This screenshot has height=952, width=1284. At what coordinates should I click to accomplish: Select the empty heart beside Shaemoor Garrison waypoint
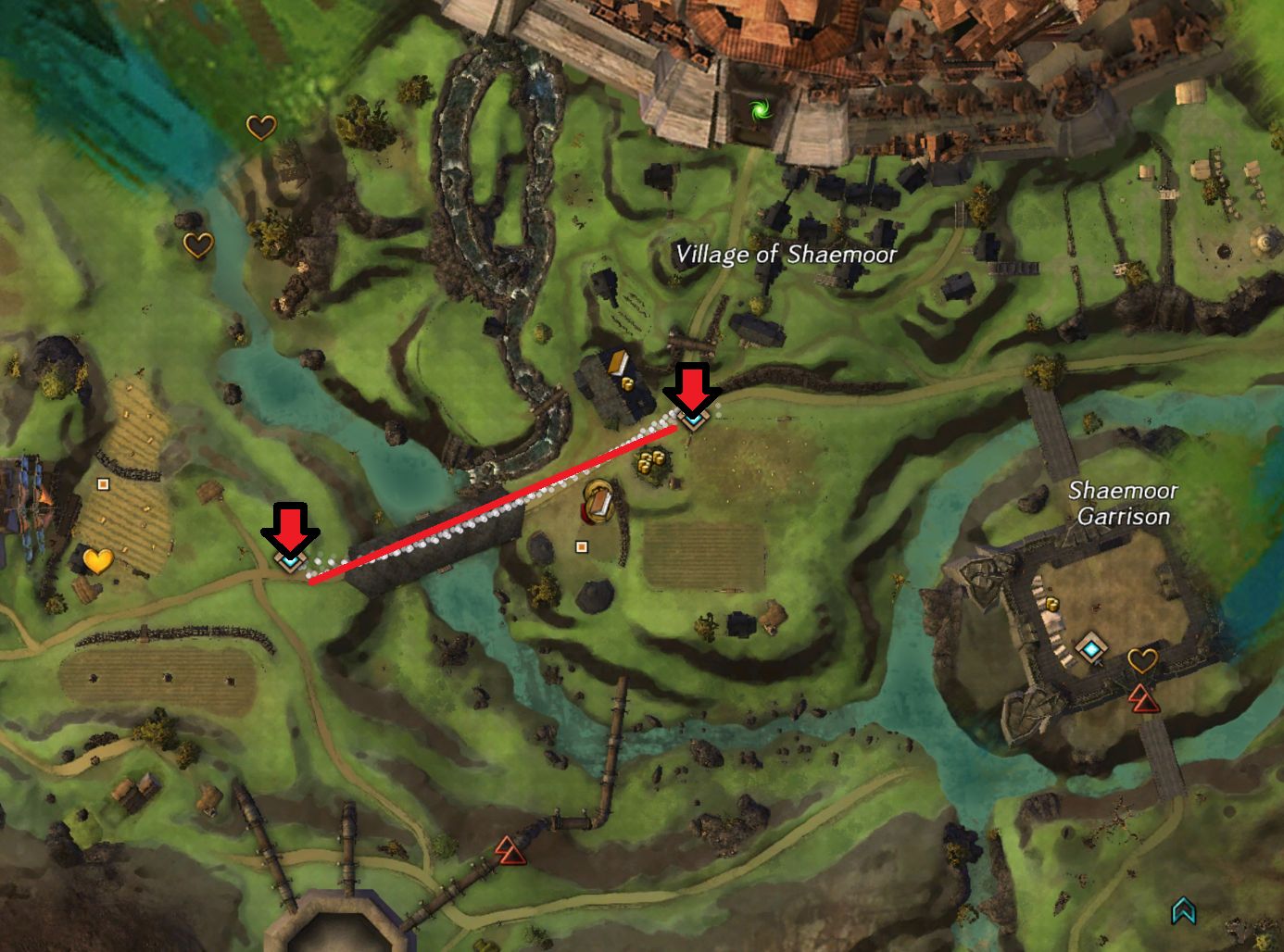pyautogui.click(x=1142, y=660)
